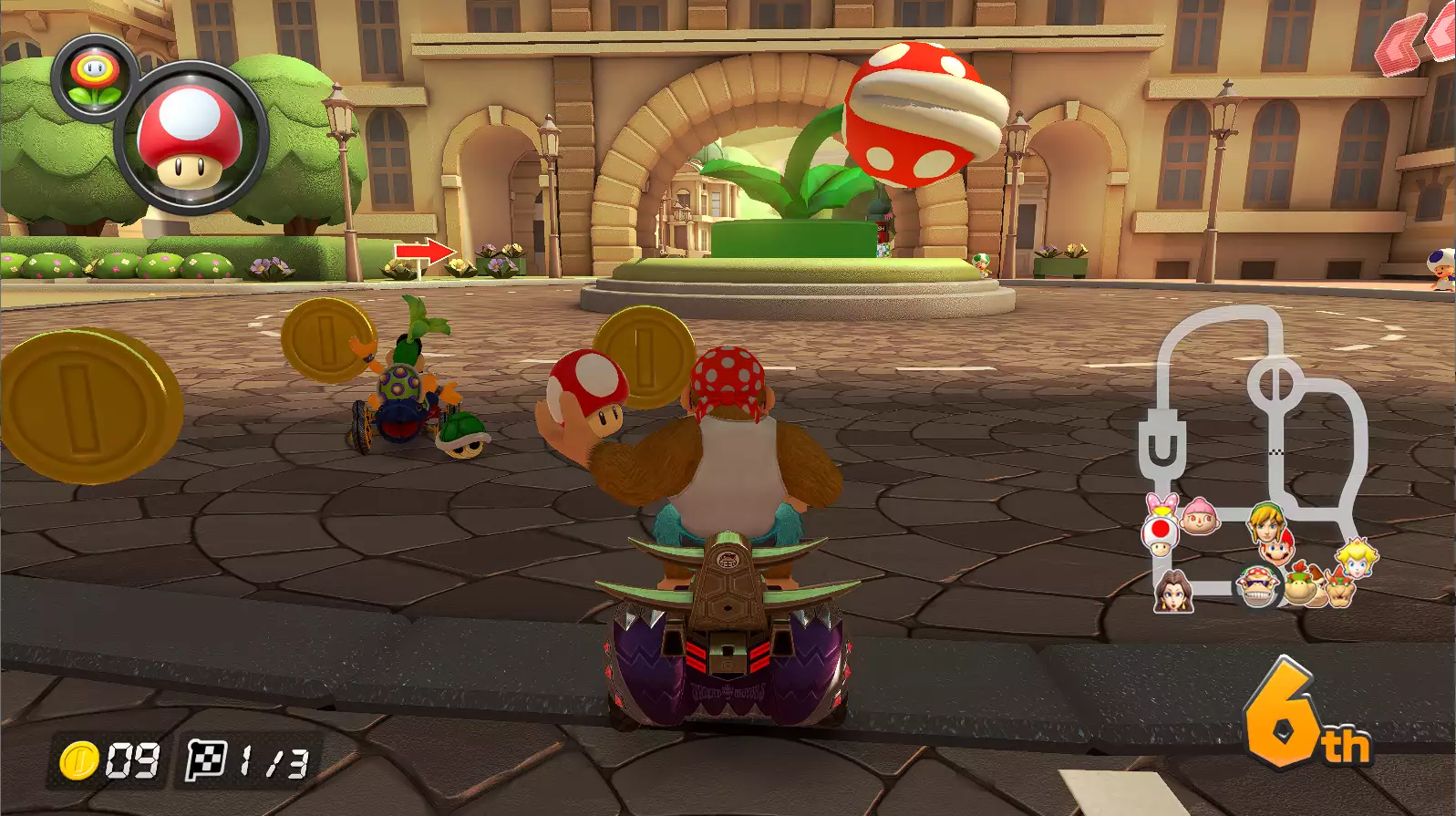The width and height of the screenshot is (1456, 816).
Task: Click Toad's head icon on the minimap
Action: pyautogui.click(x=1160, y=537)
